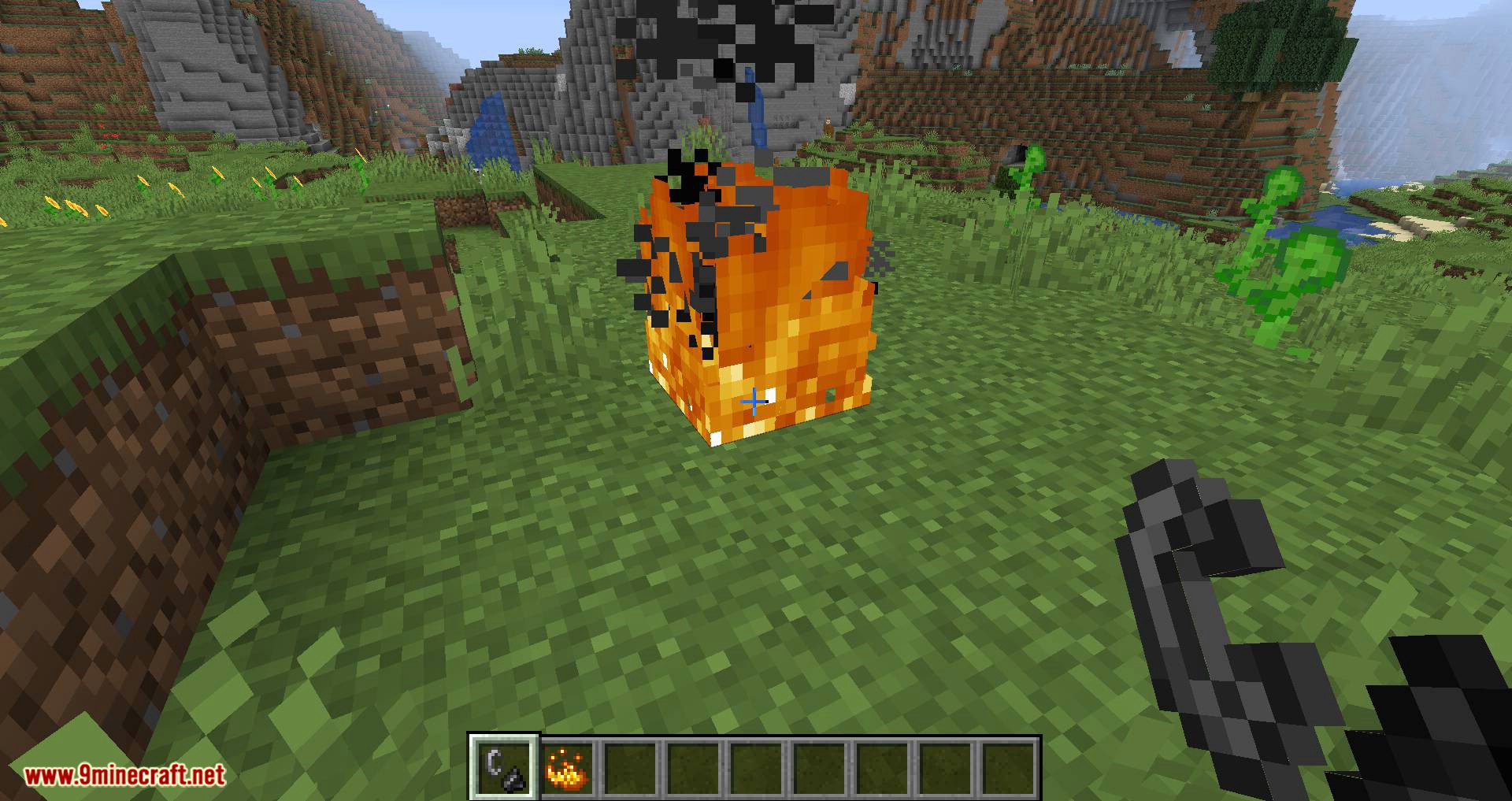The height and width of the screenshot is (801, 1512).
Task: Toggle the fifth empty hotbar slot
Action: click(756, 764)
